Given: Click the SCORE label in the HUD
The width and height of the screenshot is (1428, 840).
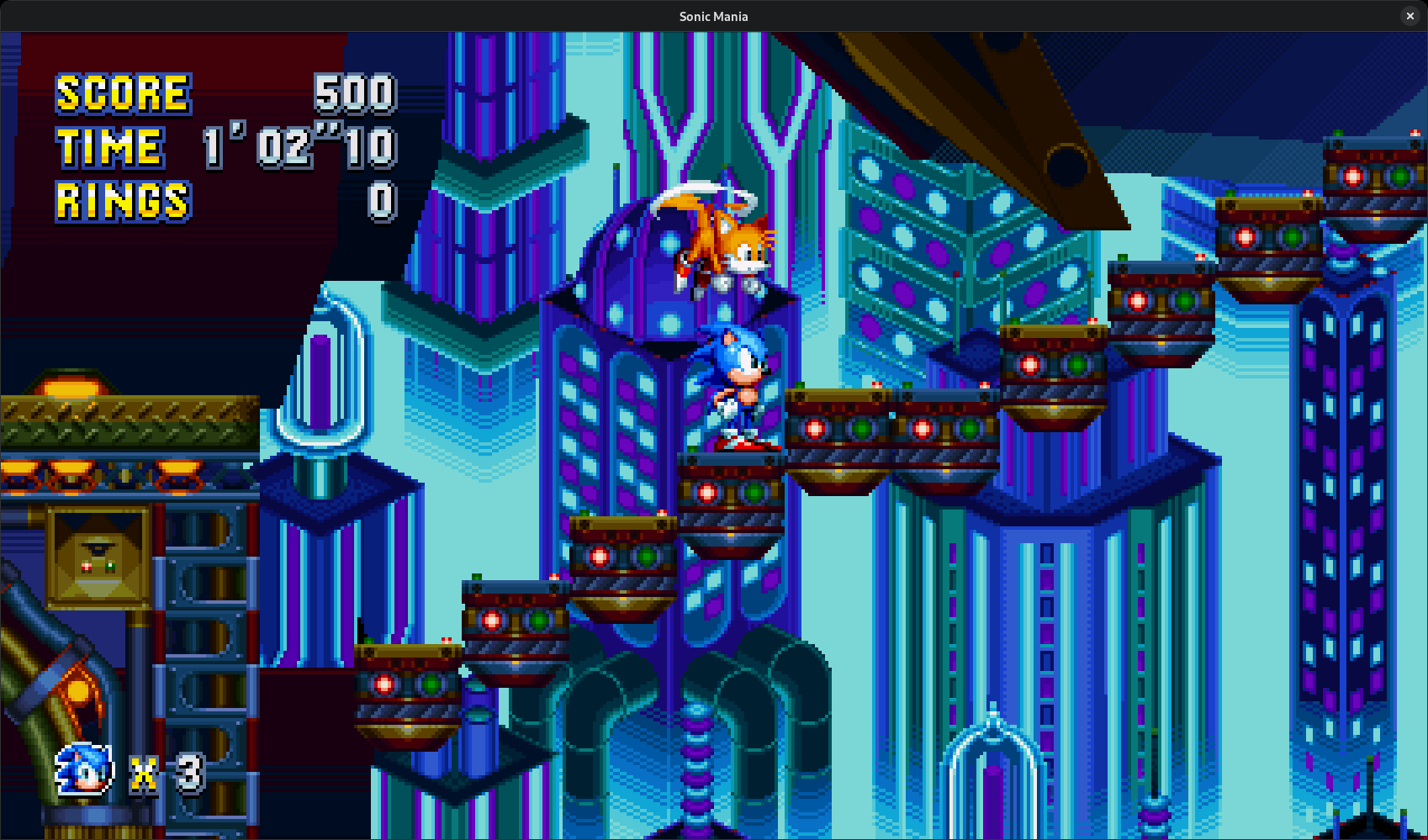Looking at the screenshot, I should [x=122, y=92].
